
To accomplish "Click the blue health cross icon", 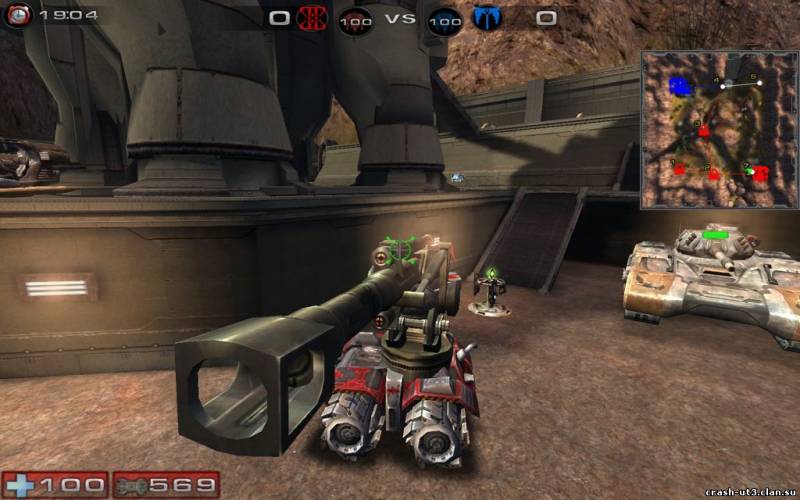I will pos(21,486).
